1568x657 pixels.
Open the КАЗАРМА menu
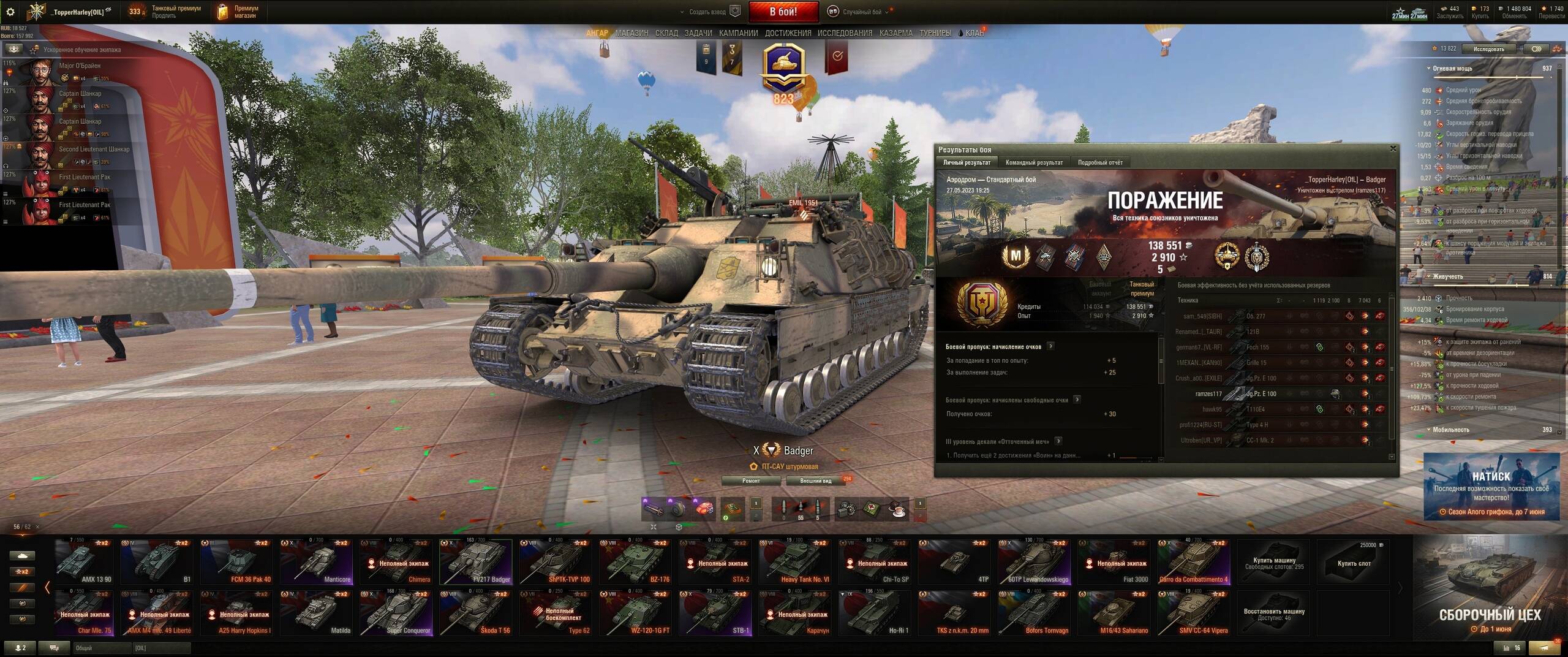click(x=895, y=33)
